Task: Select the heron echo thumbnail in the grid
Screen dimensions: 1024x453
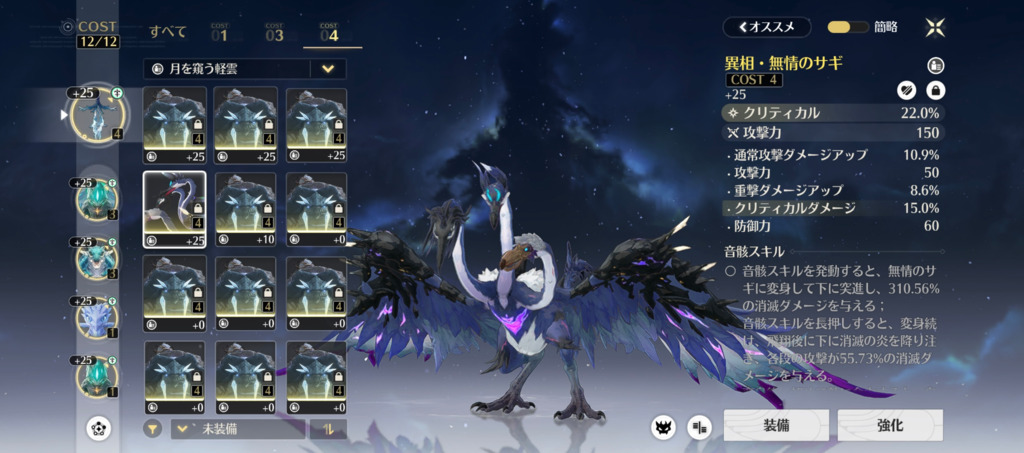Action: coord(175,210)
